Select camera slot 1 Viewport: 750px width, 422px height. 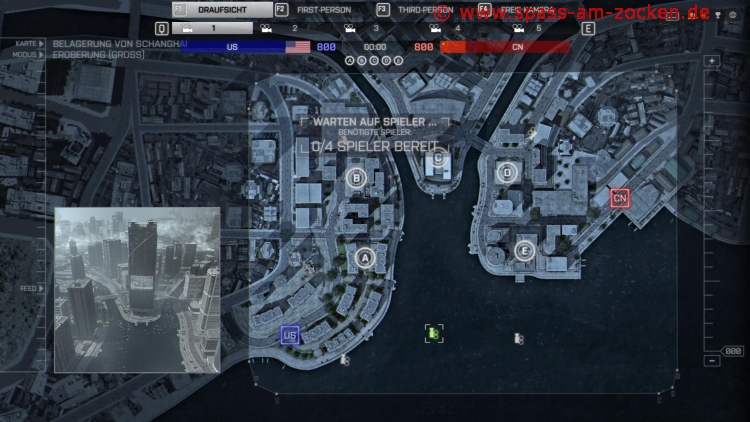[x=212, y=29]
